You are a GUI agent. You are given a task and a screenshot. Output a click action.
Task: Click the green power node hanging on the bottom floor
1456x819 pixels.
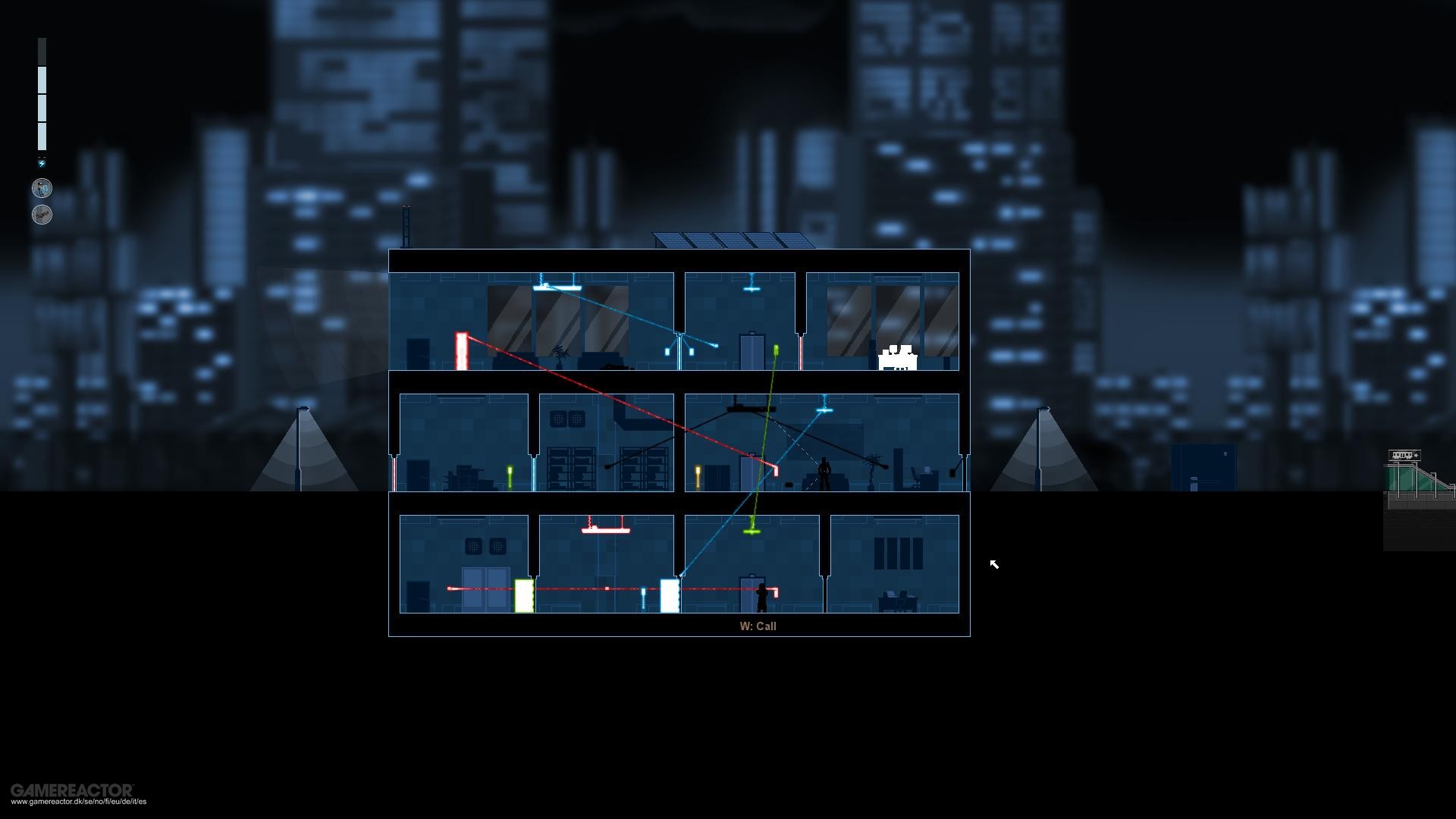752,531
